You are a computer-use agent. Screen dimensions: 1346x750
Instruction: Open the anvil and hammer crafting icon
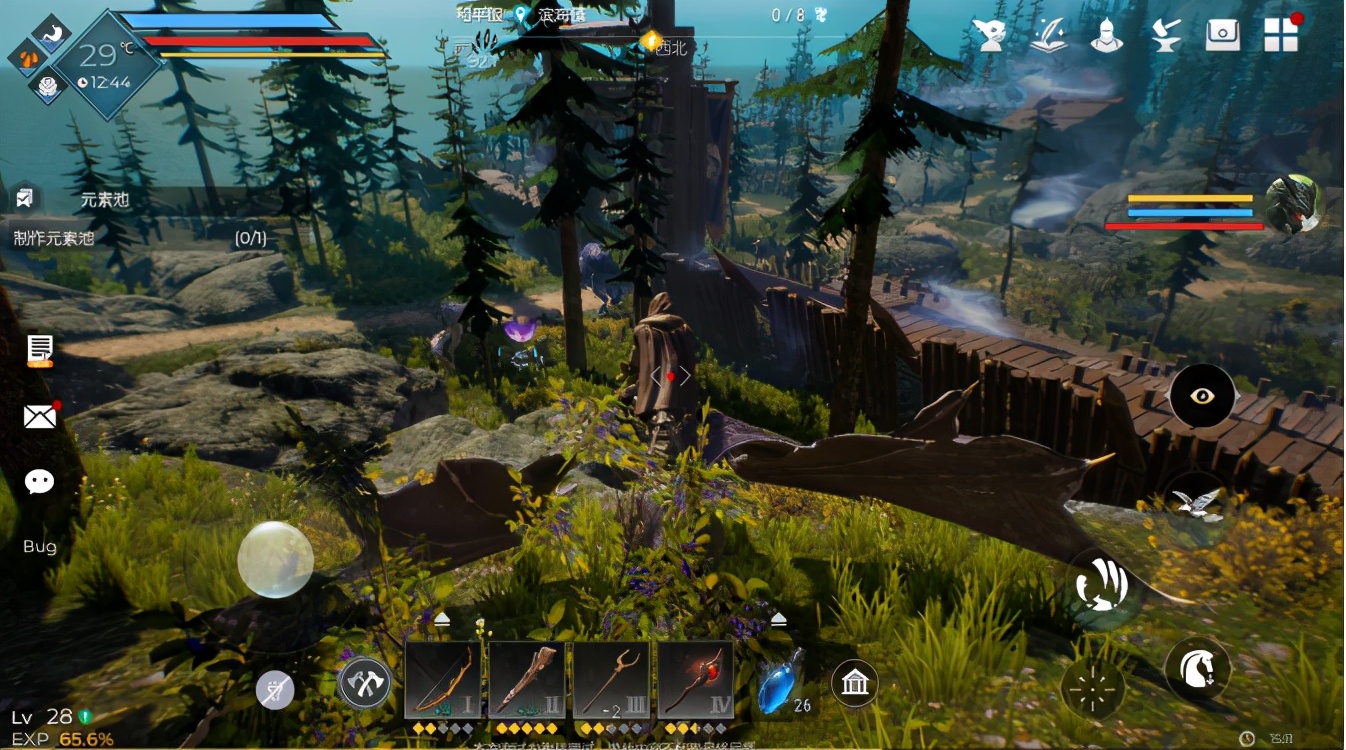tap(1164, 35)
